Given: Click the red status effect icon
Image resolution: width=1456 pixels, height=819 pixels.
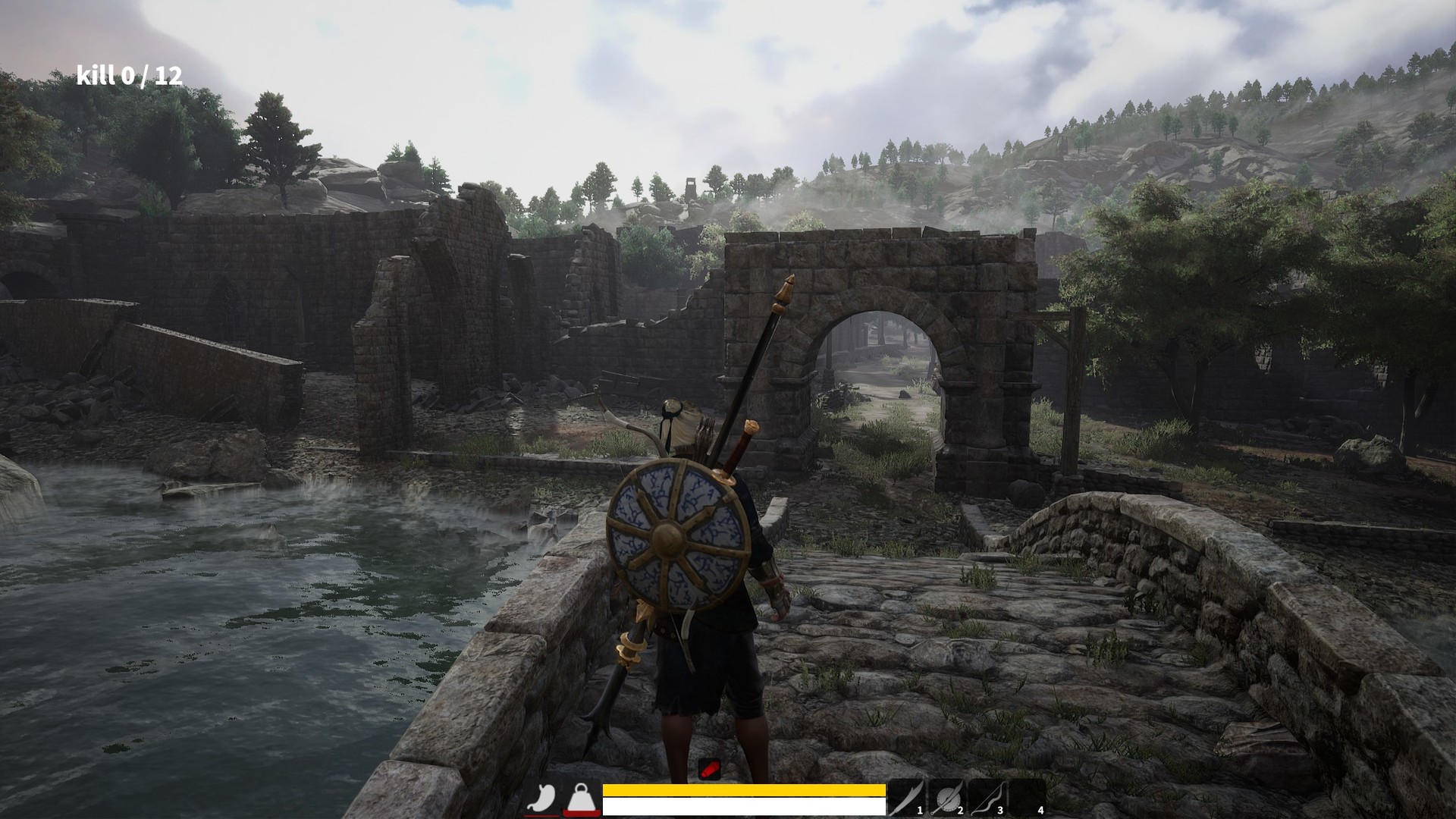Looking at the screenshot, I should [709, 770].
